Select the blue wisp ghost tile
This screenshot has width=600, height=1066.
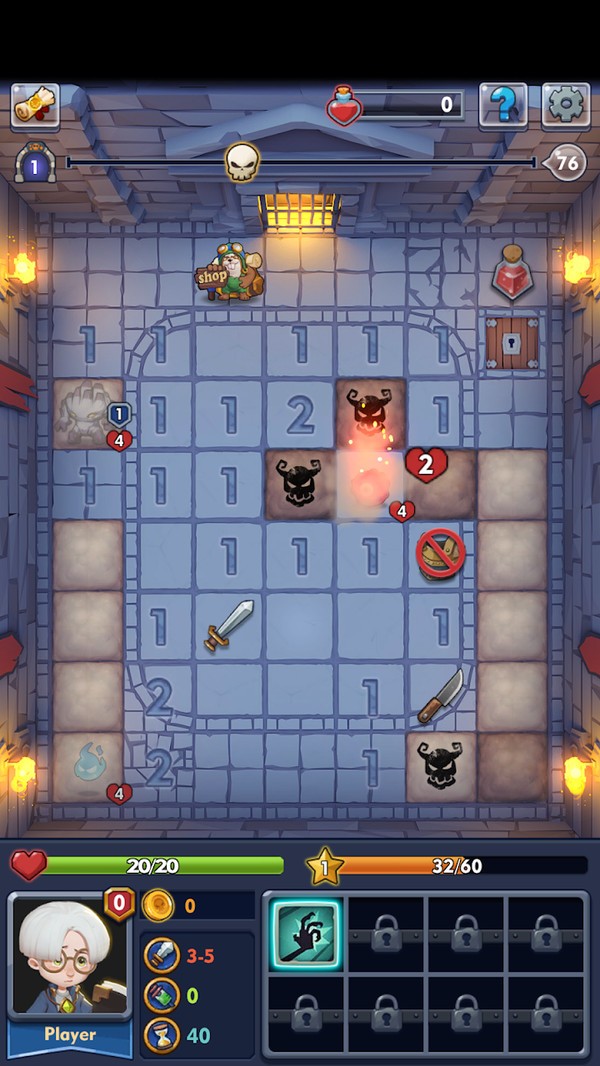point(88,765)
